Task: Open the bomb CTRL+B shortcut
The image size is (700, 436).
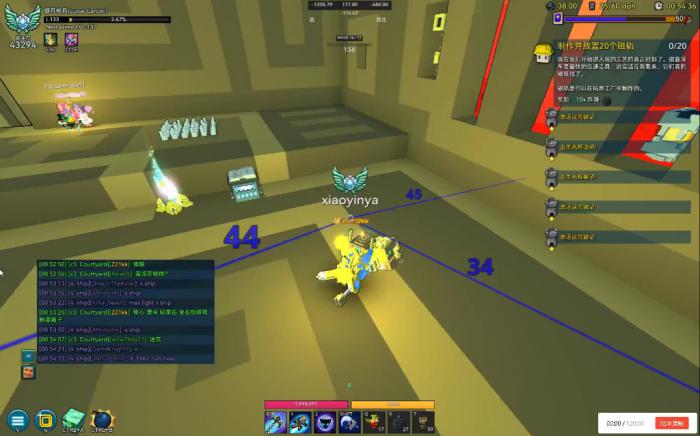Action: point(103,419)
